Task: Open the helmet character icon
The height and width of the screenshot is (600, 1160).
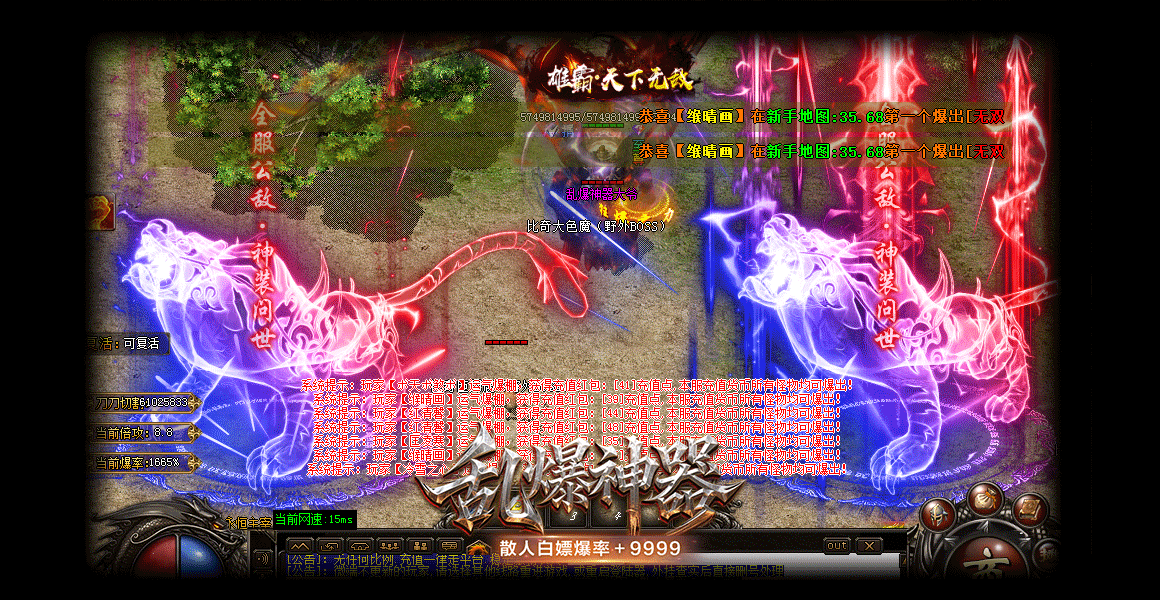Action: [x=938, y=514]
